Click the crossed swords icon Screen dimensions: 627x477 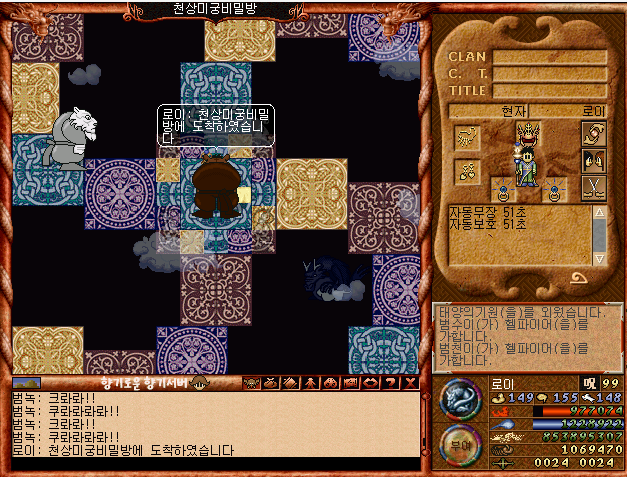[x=593, y=186]
